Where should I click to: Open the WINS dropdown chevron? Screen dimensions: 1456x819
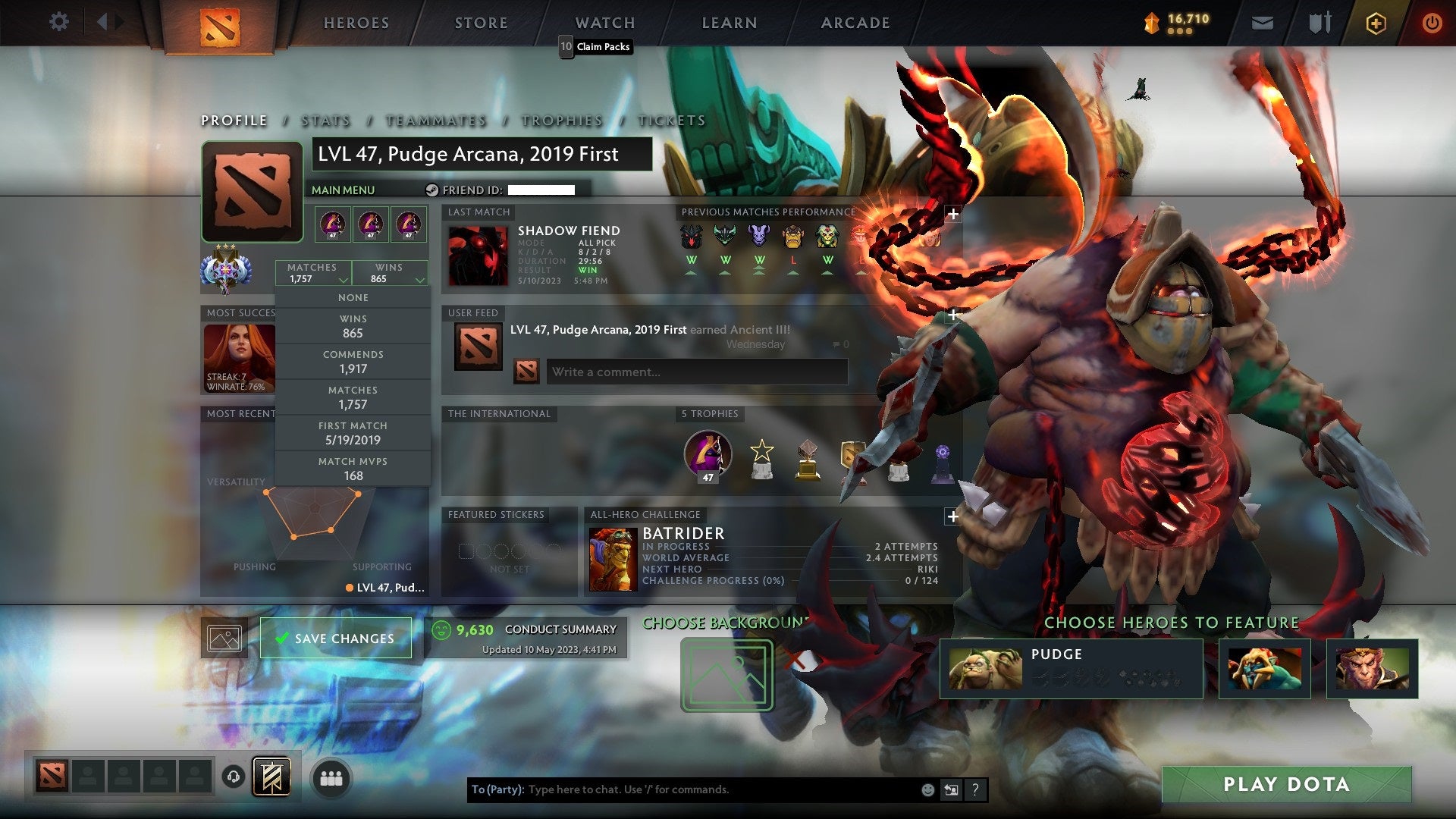point(420,278)
